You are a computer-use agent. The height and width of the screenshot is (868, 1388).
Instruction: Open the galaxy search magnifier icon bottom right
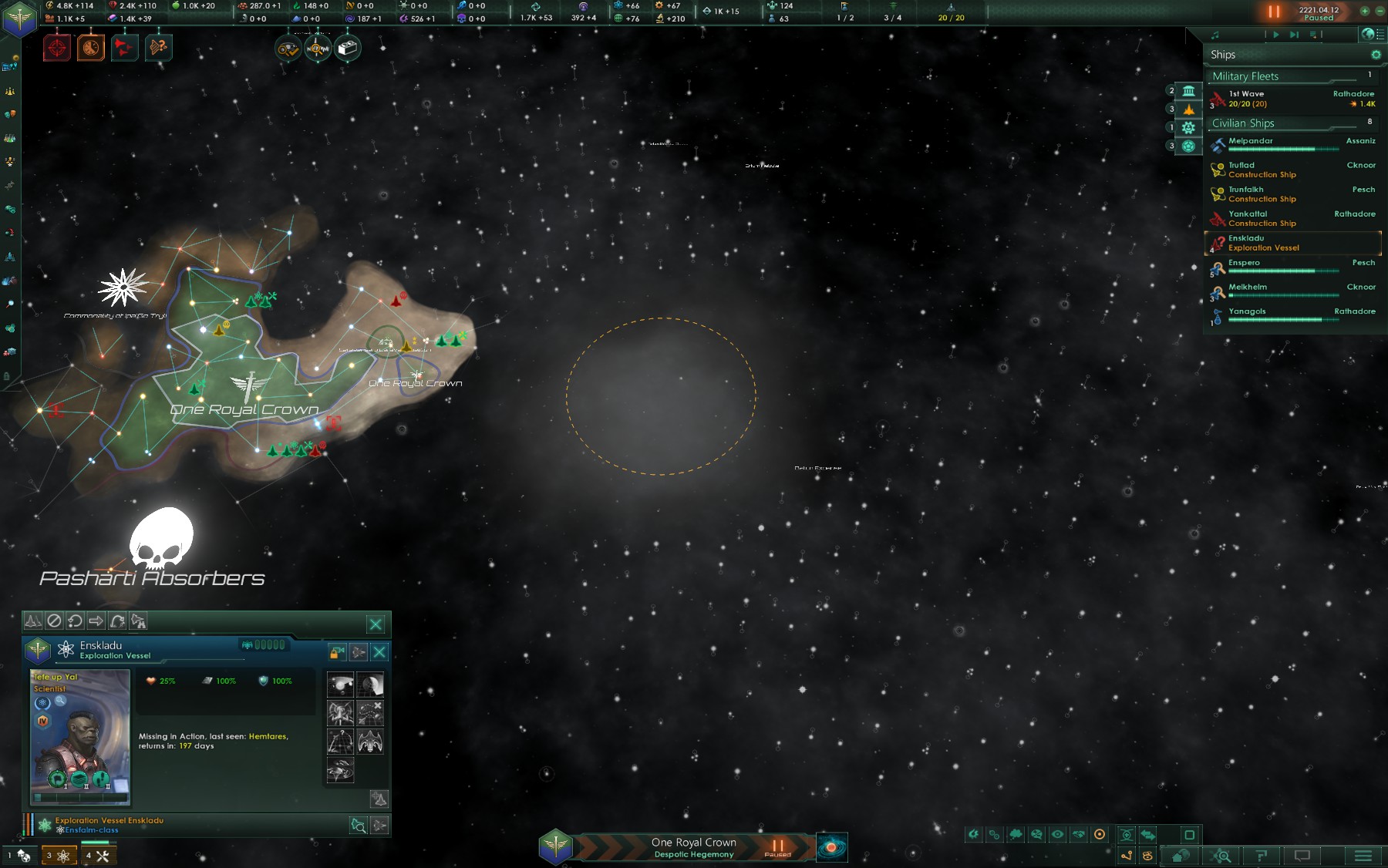coord(1221,856)
